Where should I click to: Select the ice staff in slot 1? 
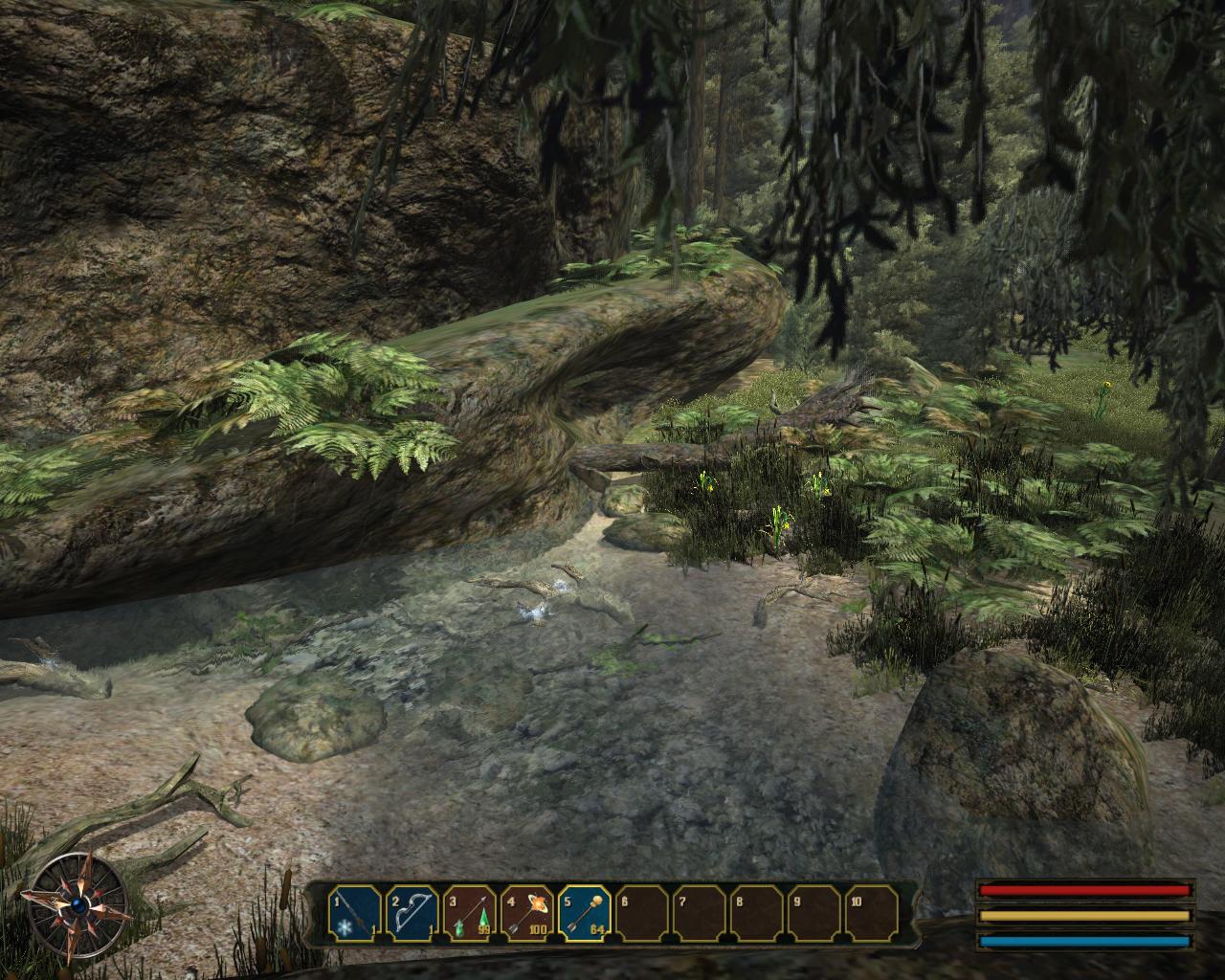click(355, 913)
